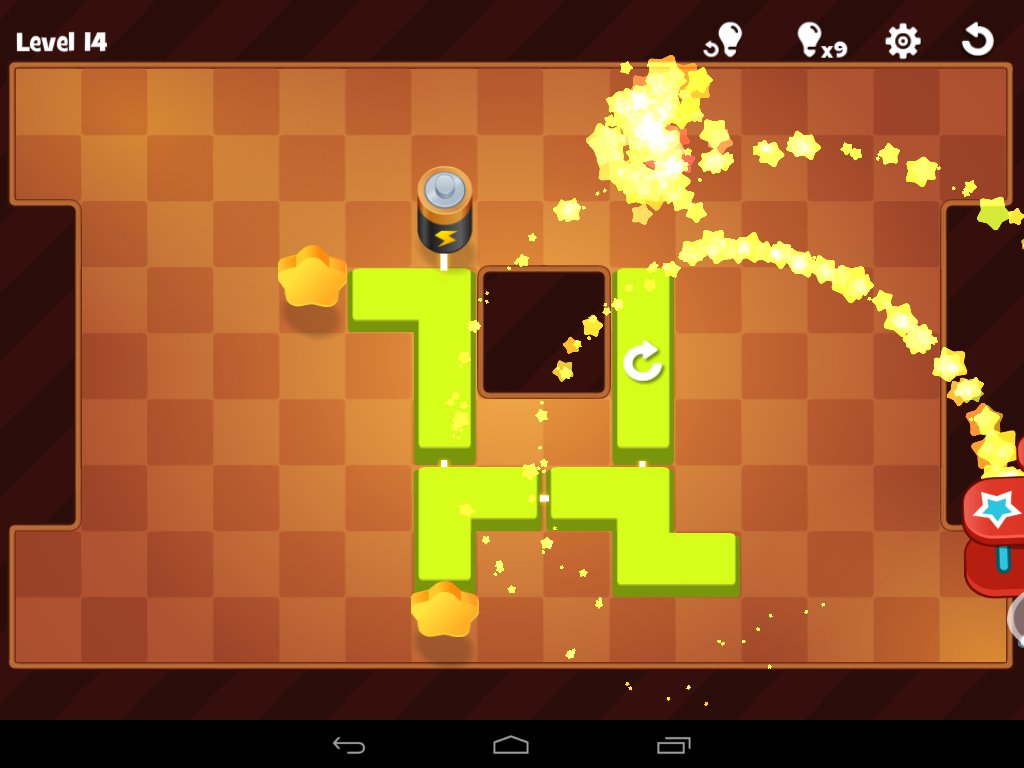Tap the Android back button
The width and height of the screenshot is (1024, 768).
click(349, 745)
